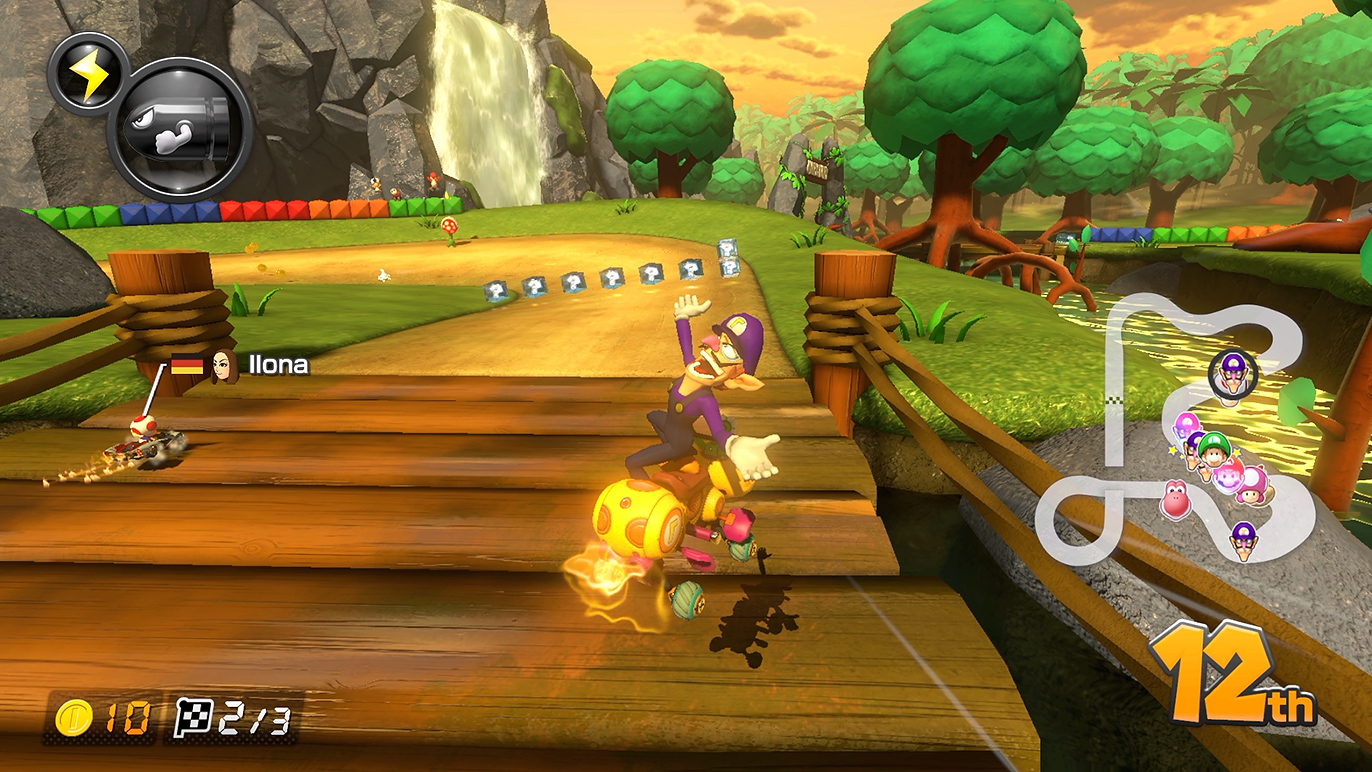Viewport: 1372px width, 772px height.
Task: Select the pink Yoshi minimap marker
Action: click(x=1177, y=498)
